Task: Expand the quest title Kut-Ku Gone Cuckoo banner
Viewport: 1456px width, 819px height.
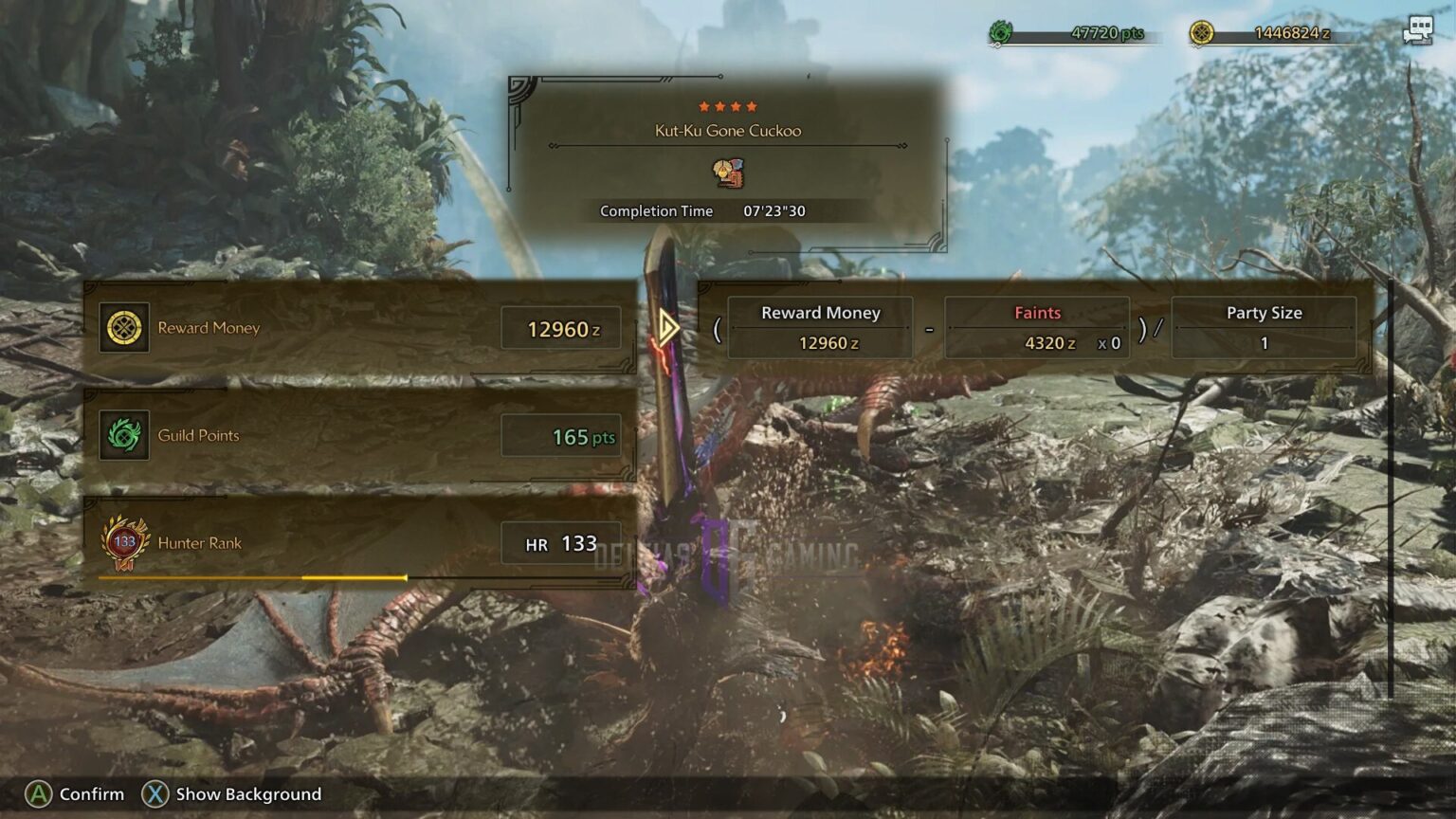Action: tap(727, 131)
